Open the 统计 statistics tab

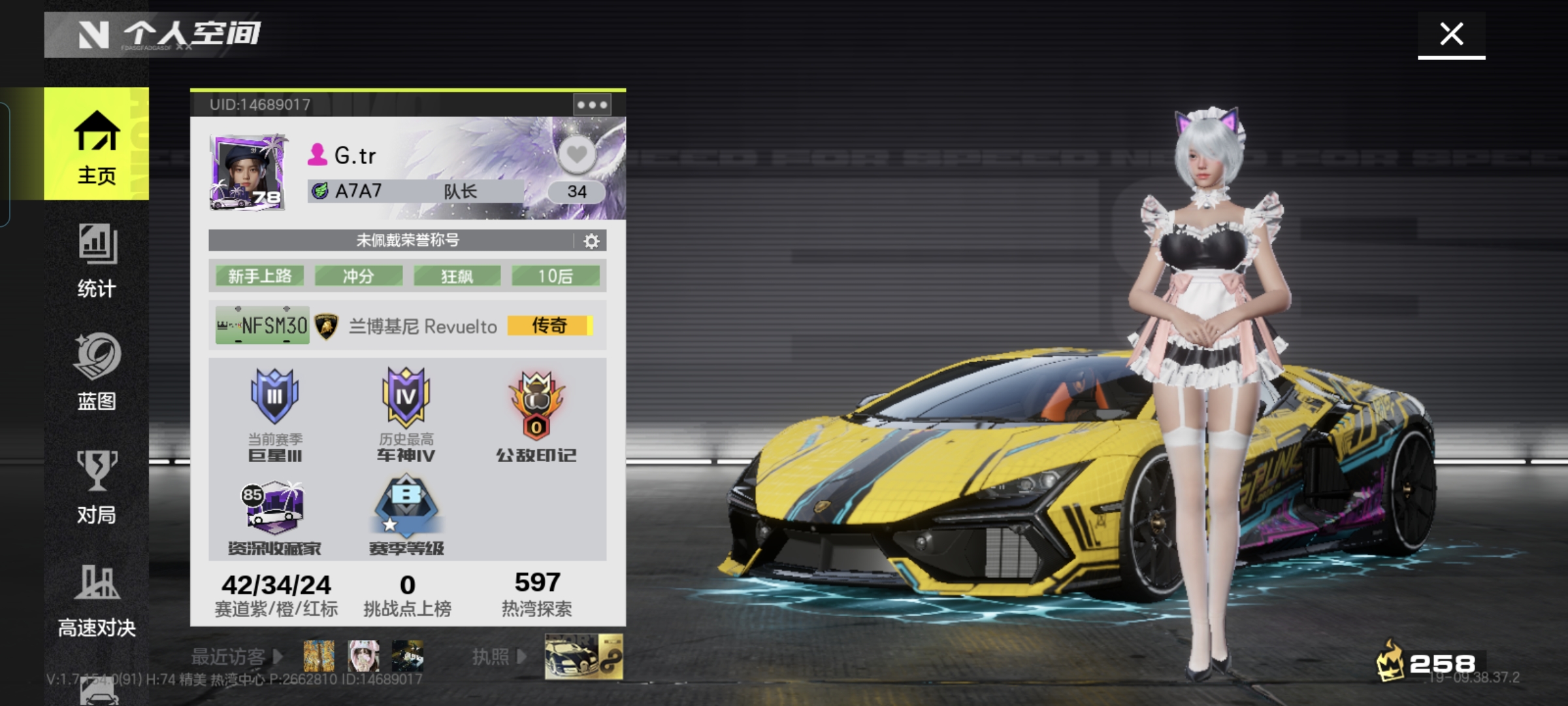coord(97,260)
